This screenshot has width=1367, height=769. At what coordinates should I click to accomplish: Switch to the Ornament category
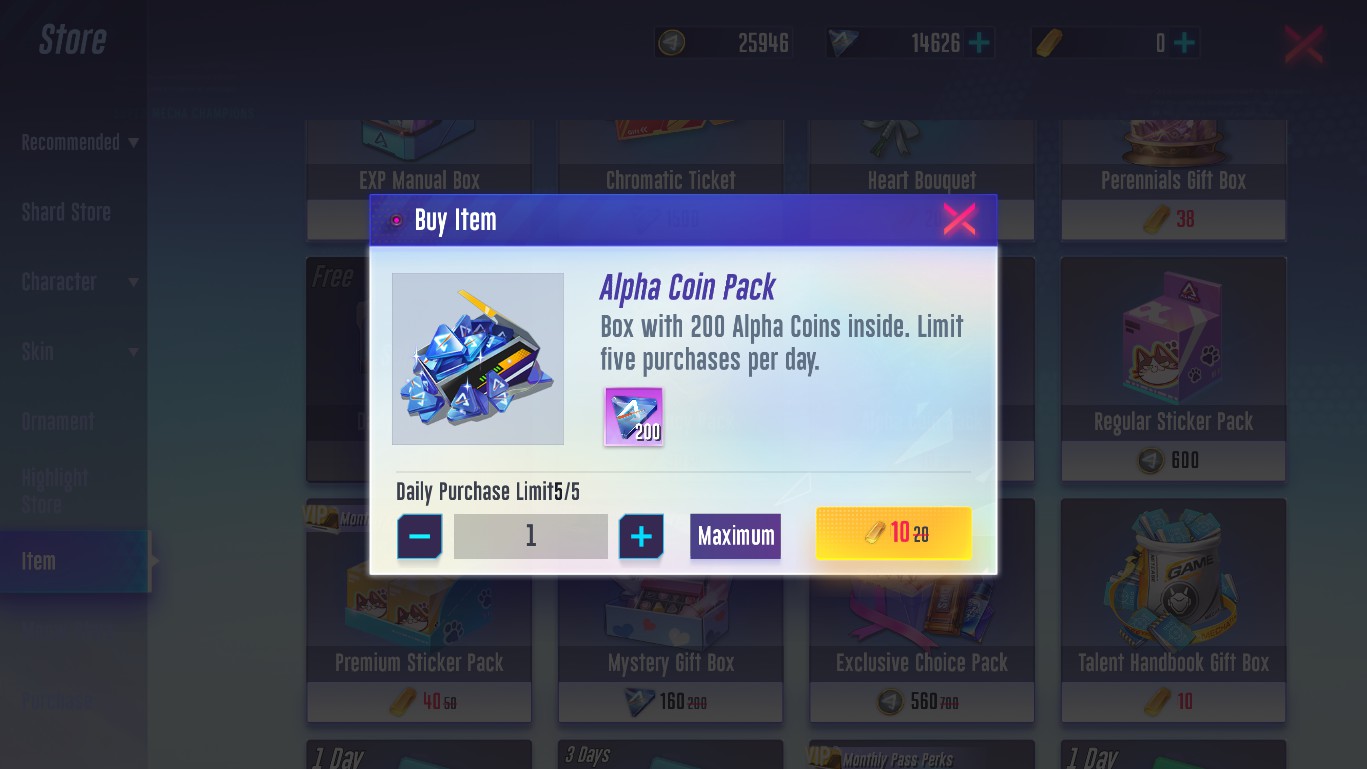(x=58, y=422)
